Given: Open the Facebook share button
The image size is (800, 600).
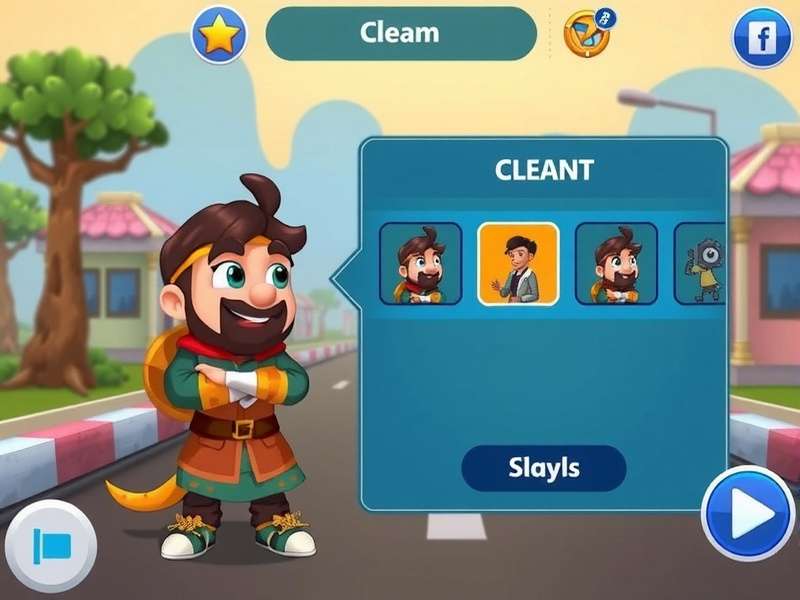Looking at the screenshot, I should click(x=762, y=38).
